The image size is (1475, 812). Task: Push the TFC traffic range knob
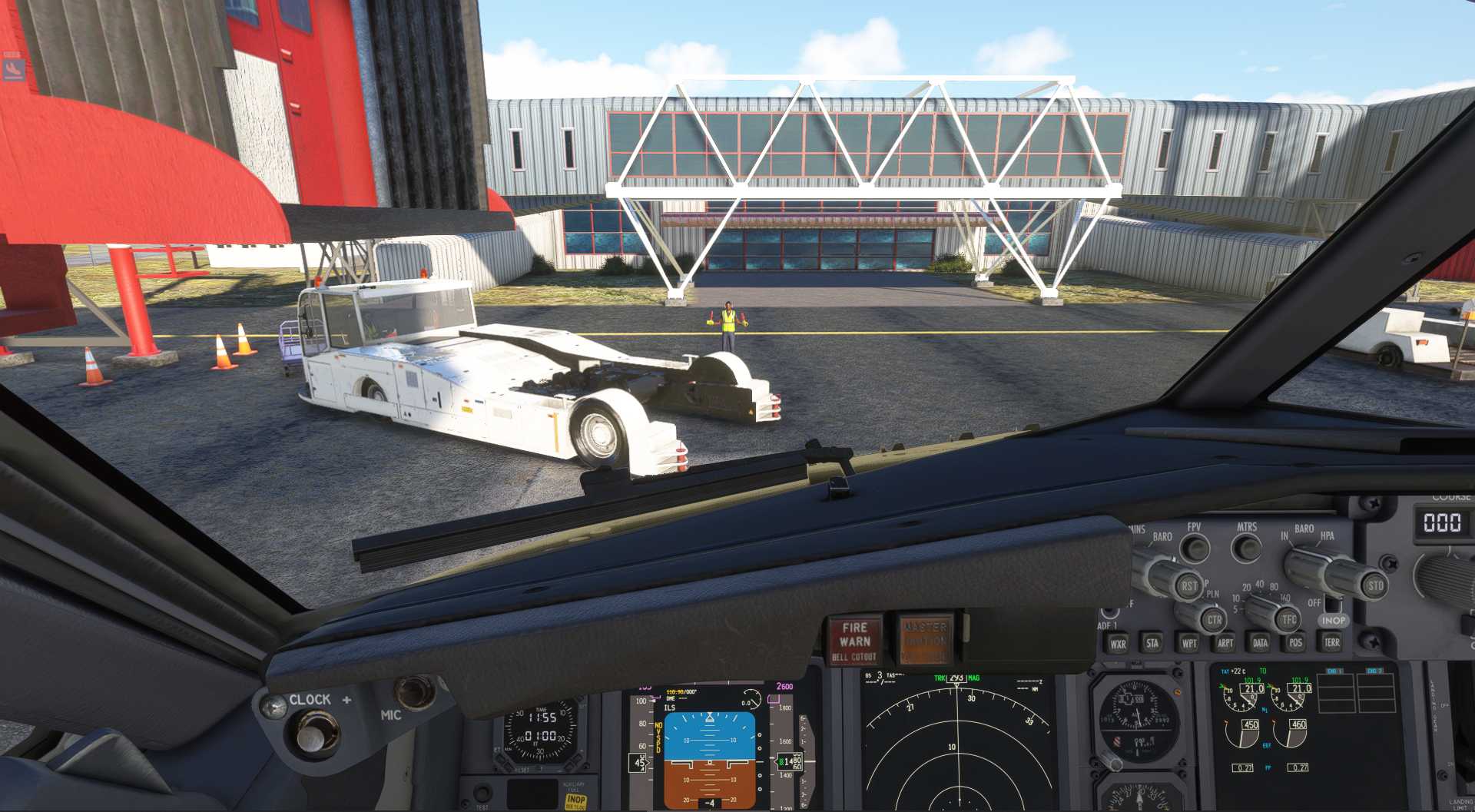point(1288,618)
